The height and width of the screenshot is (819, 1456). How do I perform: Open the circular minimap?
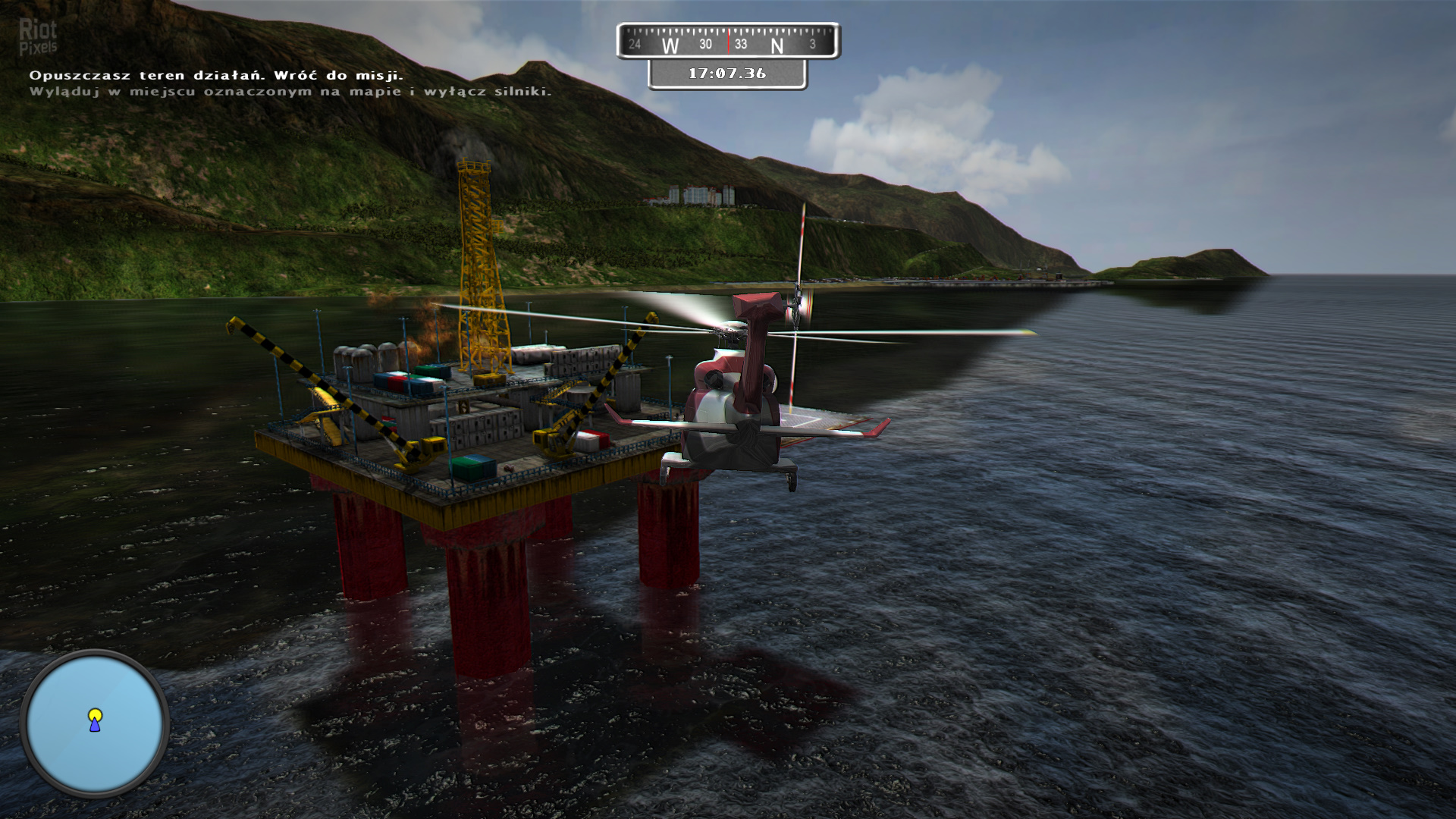tap(94, 723)
